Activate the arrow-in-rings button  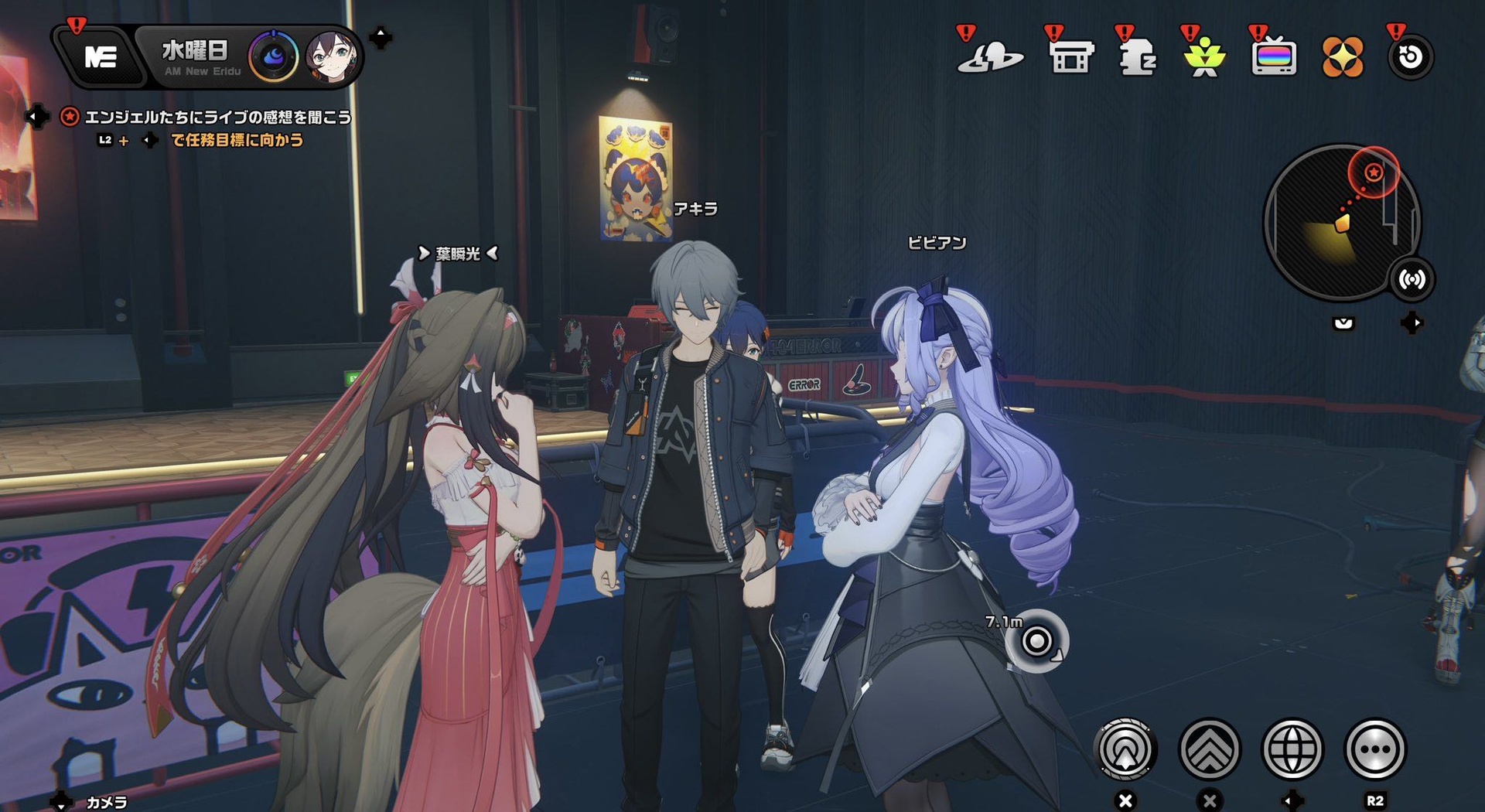click(x=1126, y=749)
